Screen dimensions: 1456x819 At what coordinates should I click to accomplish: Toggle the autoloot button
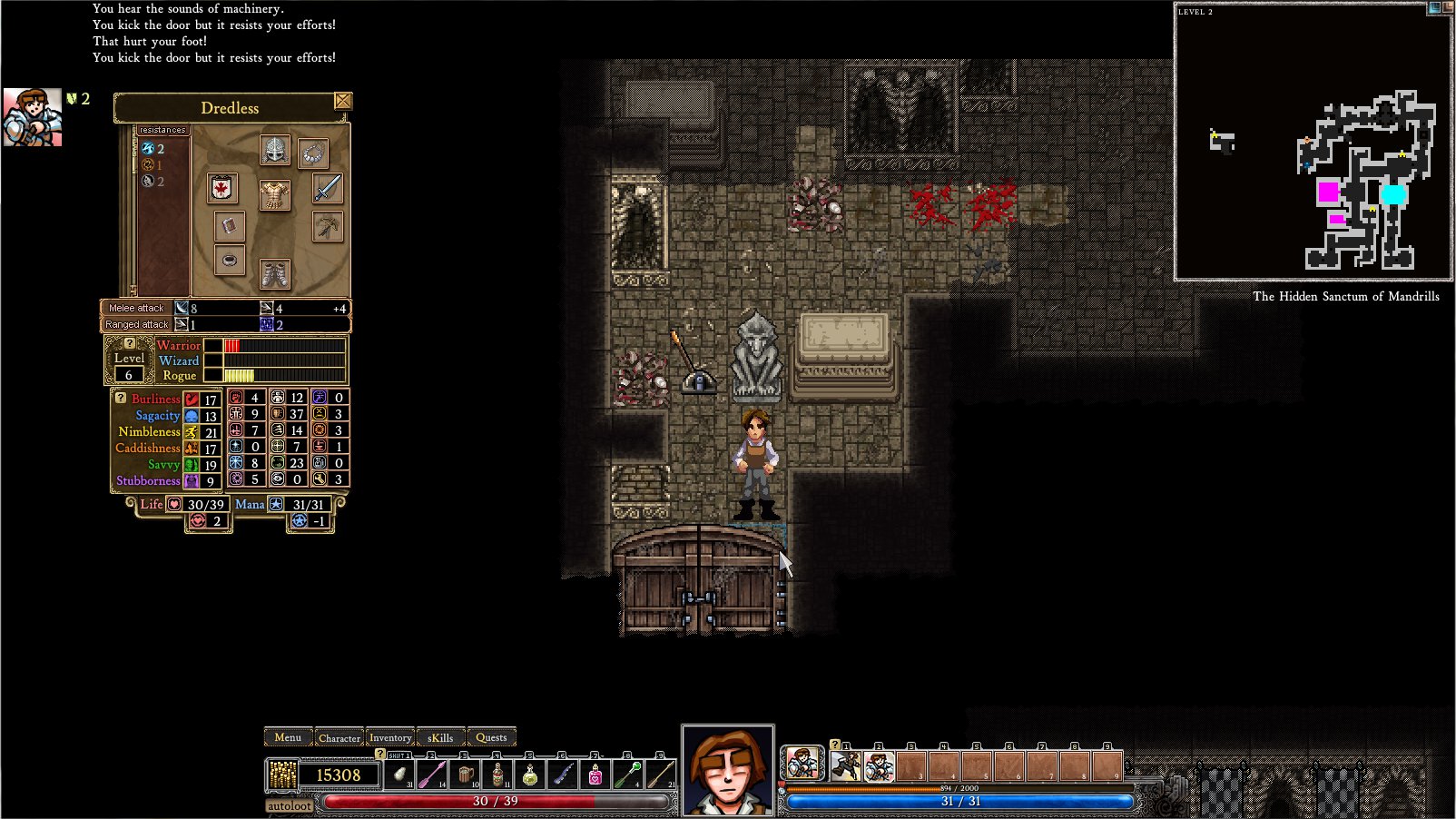point(290,805)
